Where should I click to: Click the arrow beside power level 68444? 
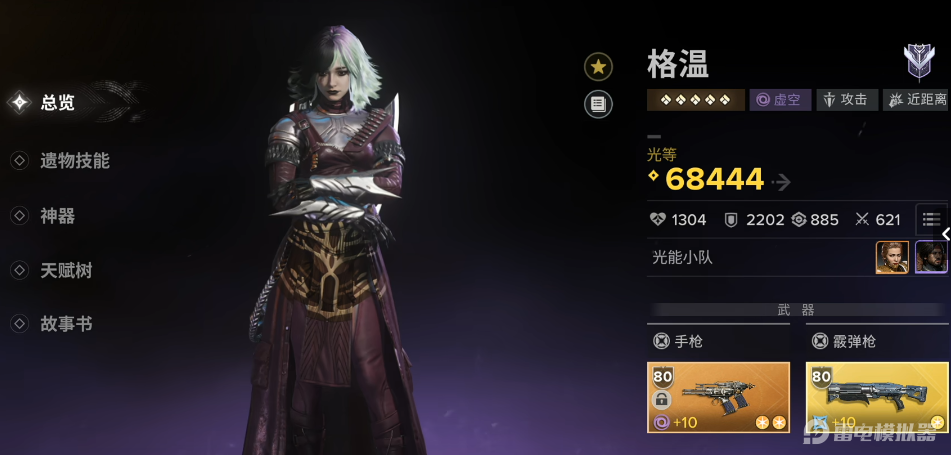[781, 182]
